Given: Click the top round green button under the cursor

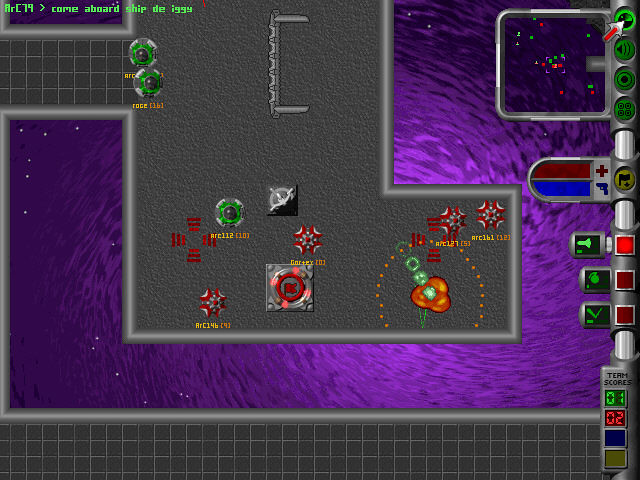Looking at the screenshot, I should pyautogui.click(x=625, y=22).
